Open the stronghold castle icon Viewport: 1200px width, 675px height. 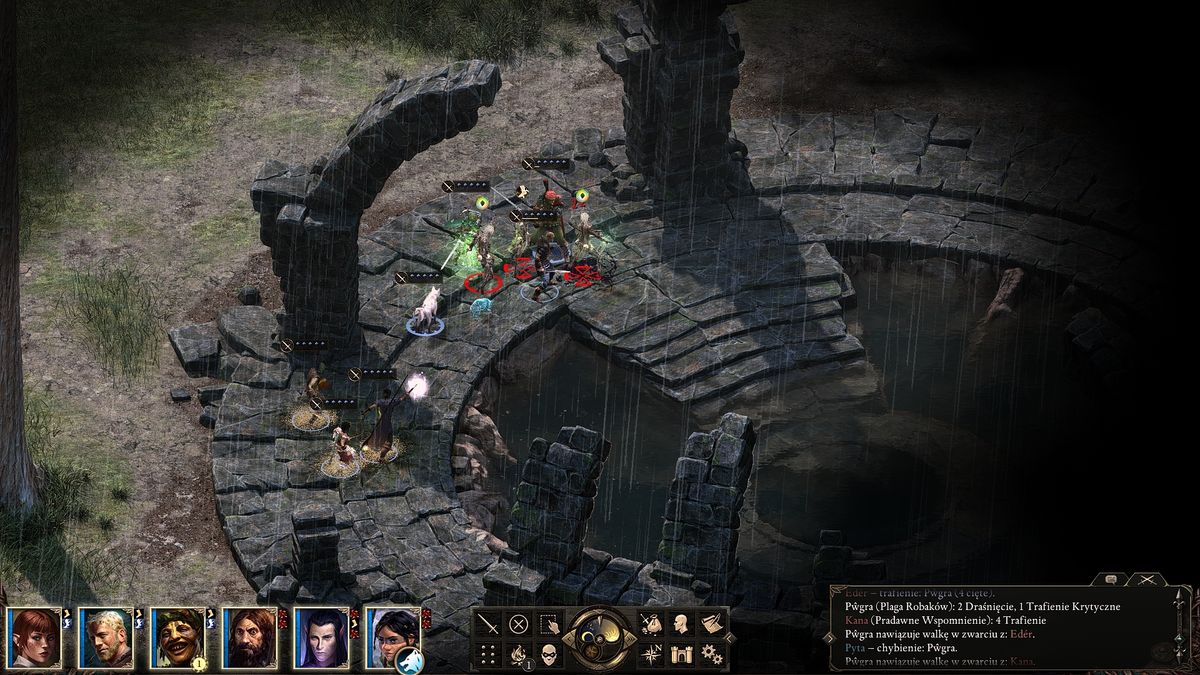pos(681,655)
